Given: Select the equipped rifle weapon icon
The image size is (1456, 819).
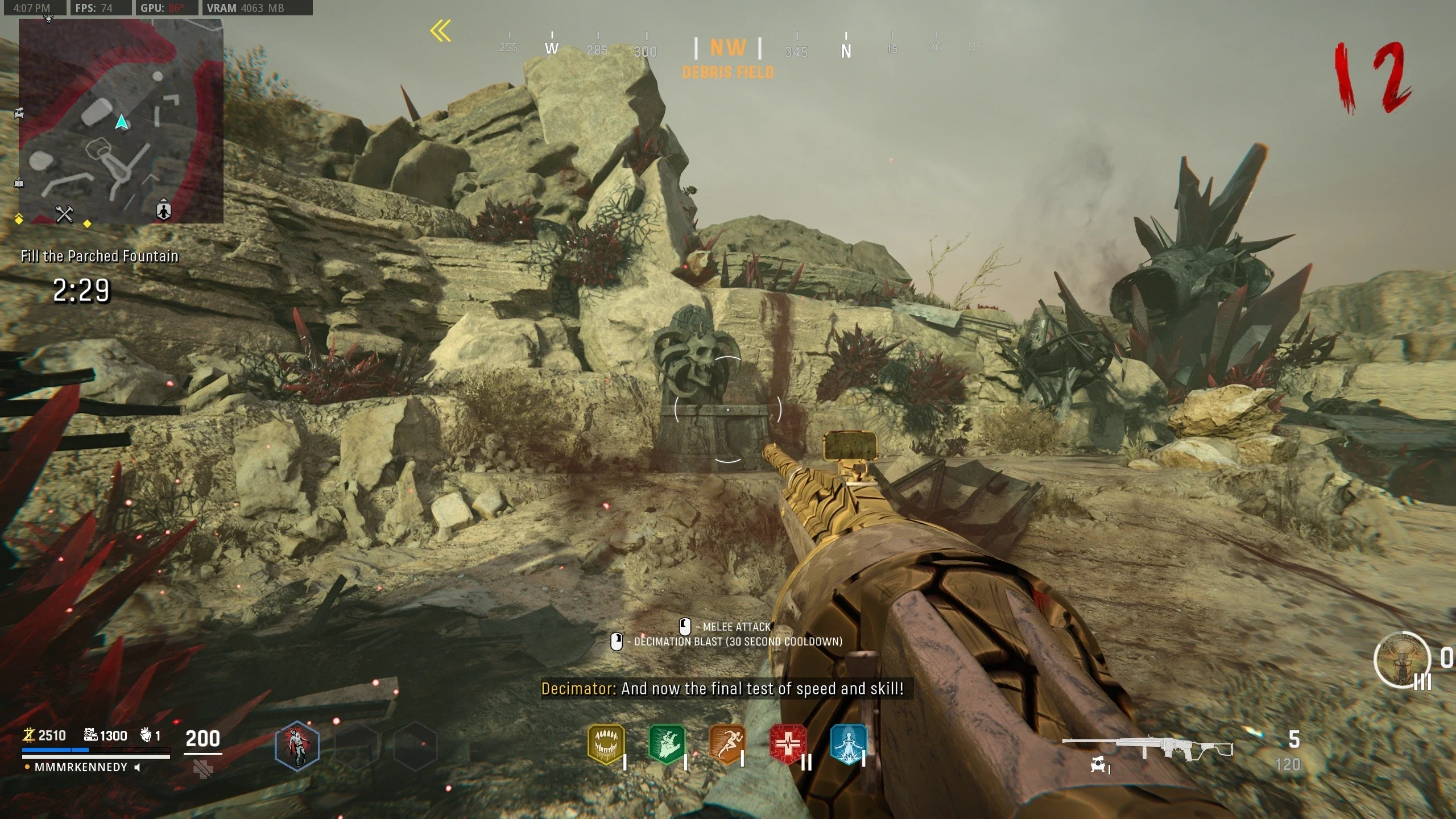Looking at the screenshot, I should (1147, 747).
